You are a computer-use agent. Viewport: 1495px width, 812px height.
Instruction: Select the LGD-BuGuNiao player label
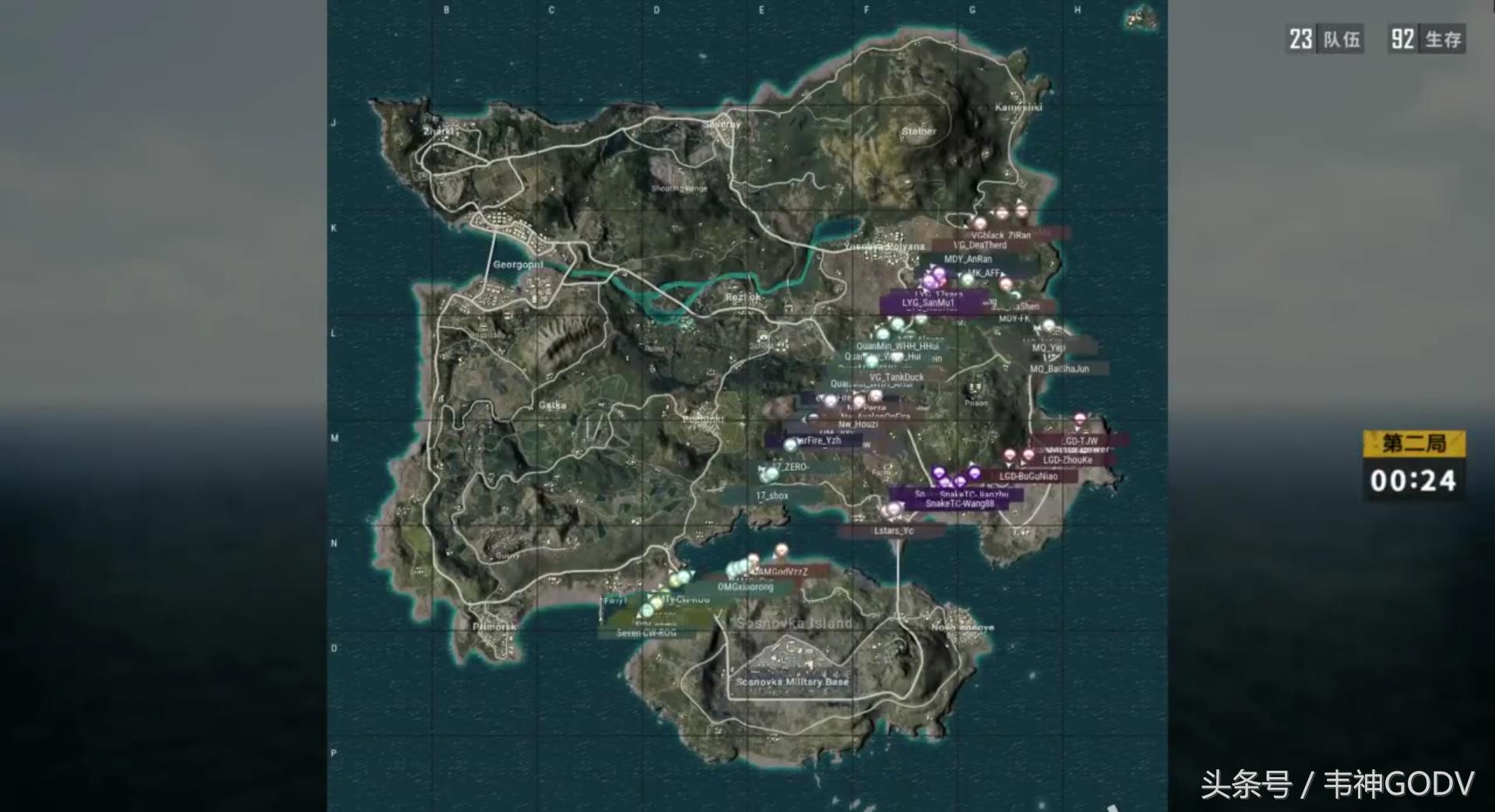(1029, 476)
